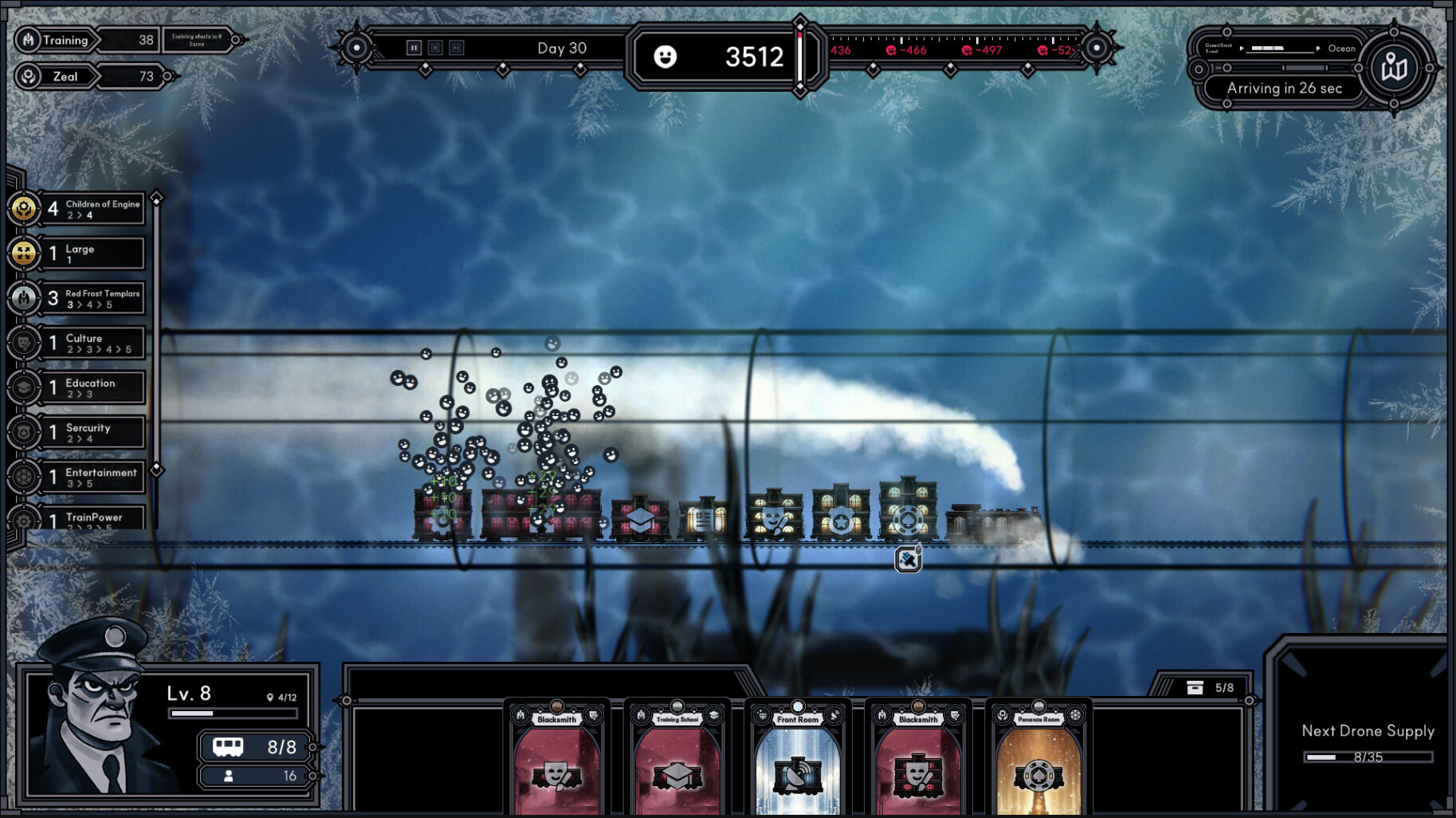Click the Sercurity shield icon

pos(24,432)
